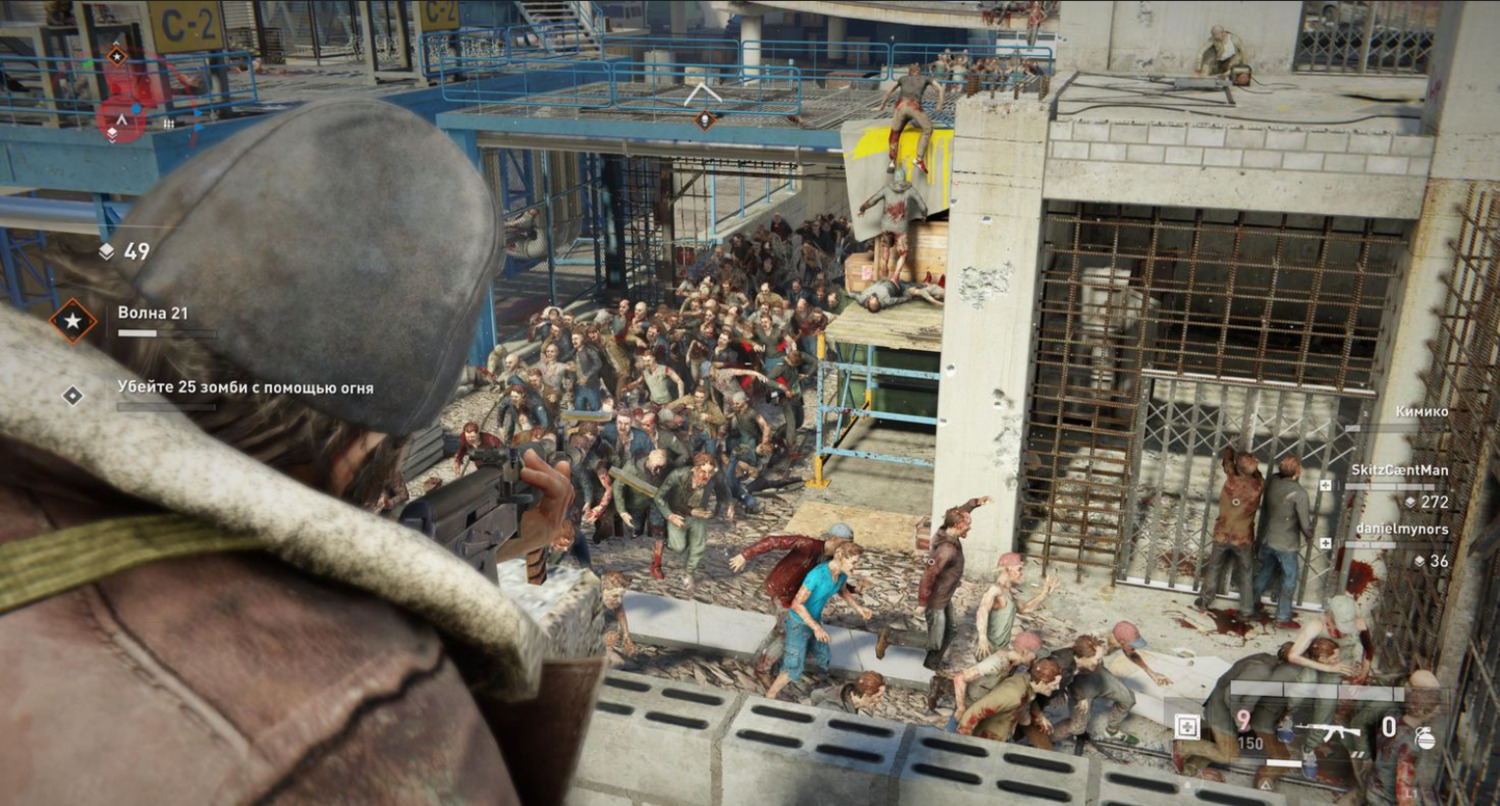Viewport: 1500px width, 806px height.
Task: Choose teammate danielmynors in the squad list
Action: pos(1402,529)
